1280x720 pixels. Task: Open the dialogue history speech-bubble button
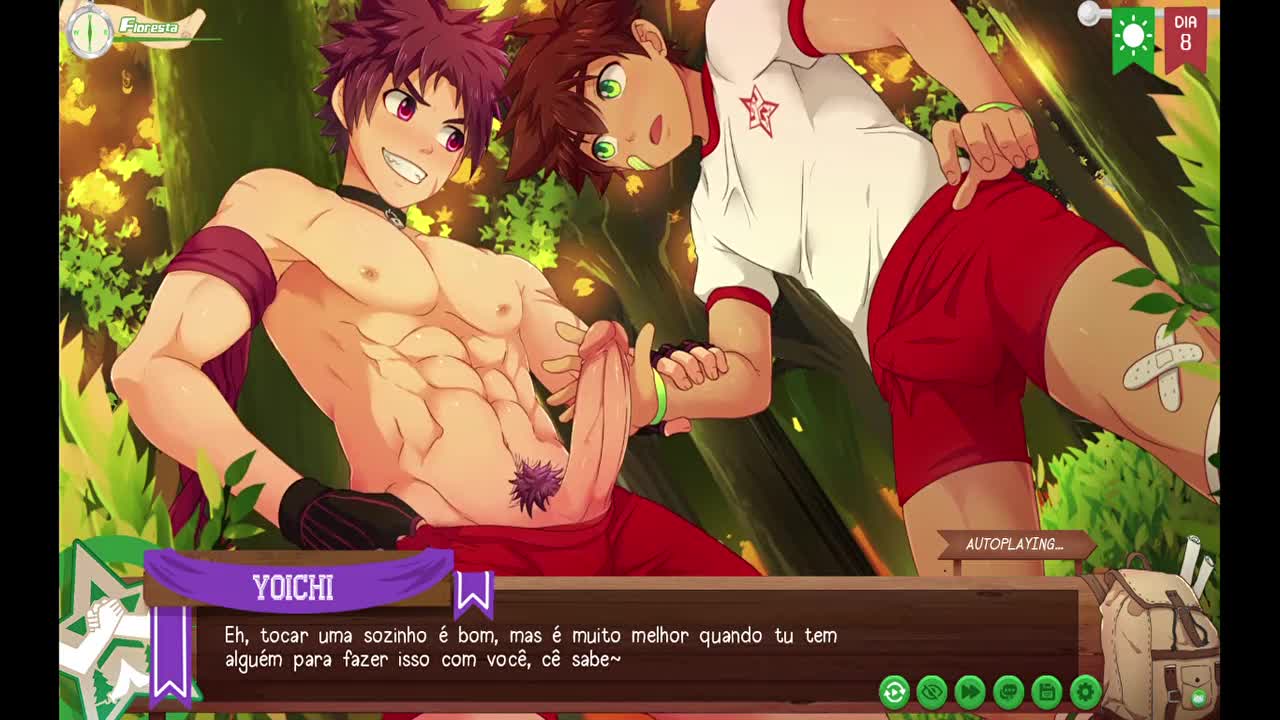(x=1008, y=691)
